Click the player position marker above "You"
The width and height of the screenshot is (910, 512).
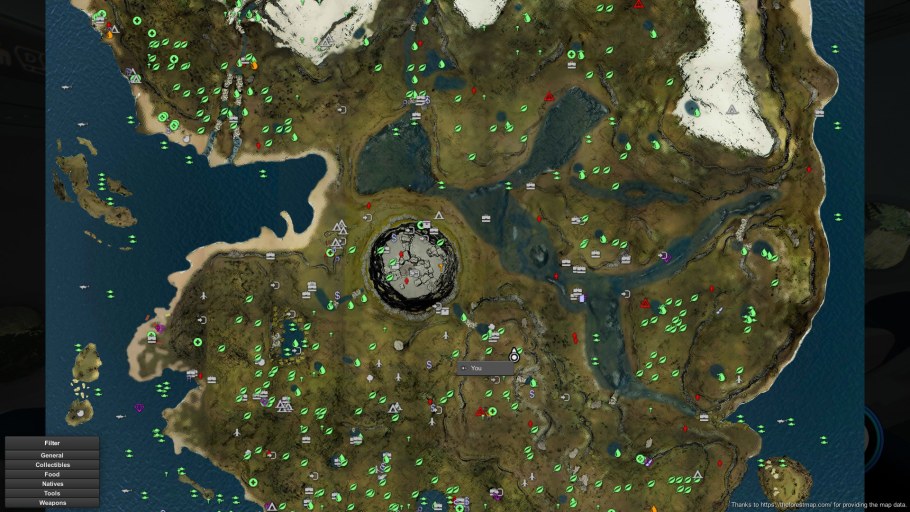click(514, 355)
